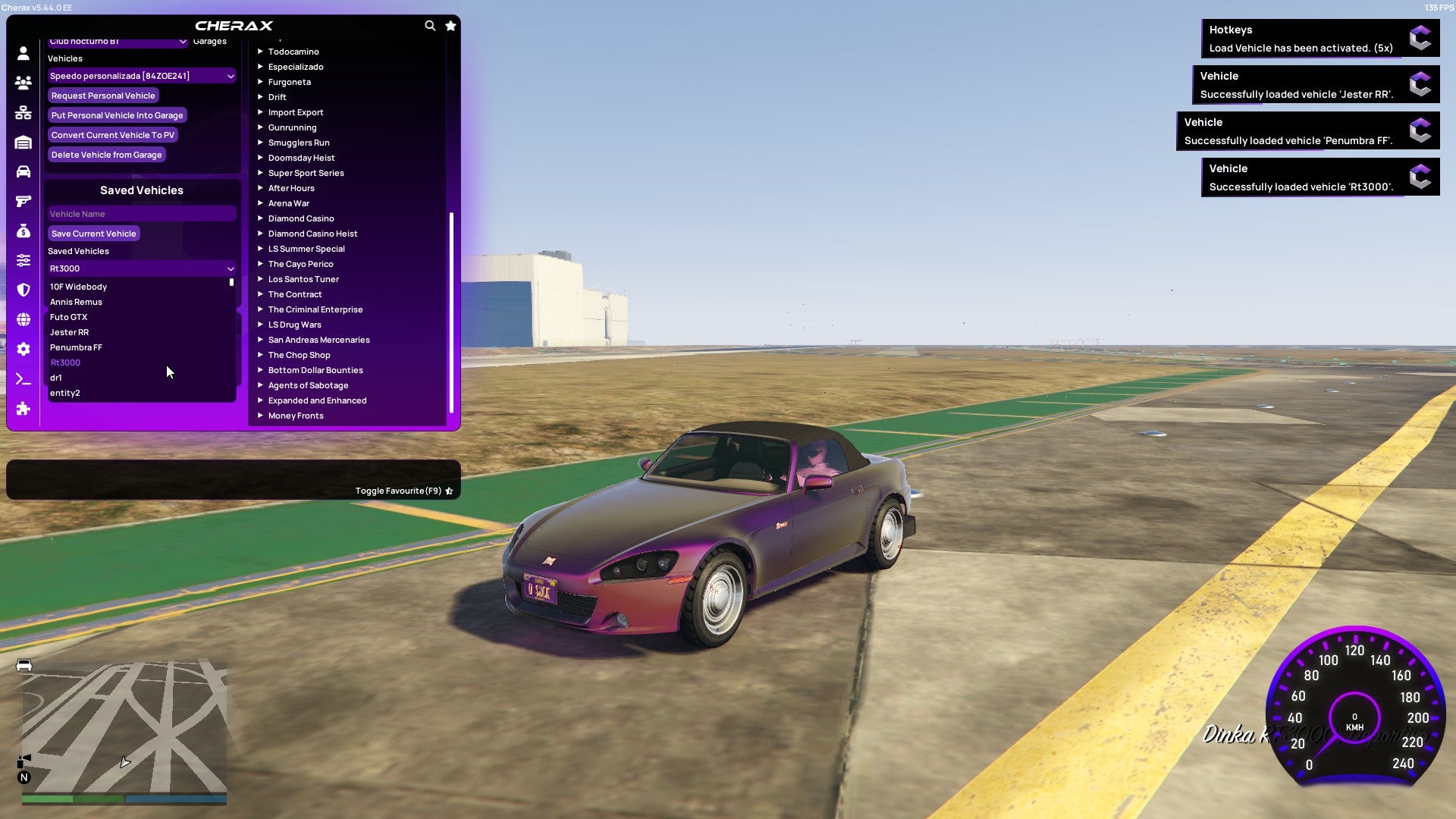Select Jester RR from saved vehicles list
The width and height of the screenshot is (1456, 819).
click(x=69, y=332)
